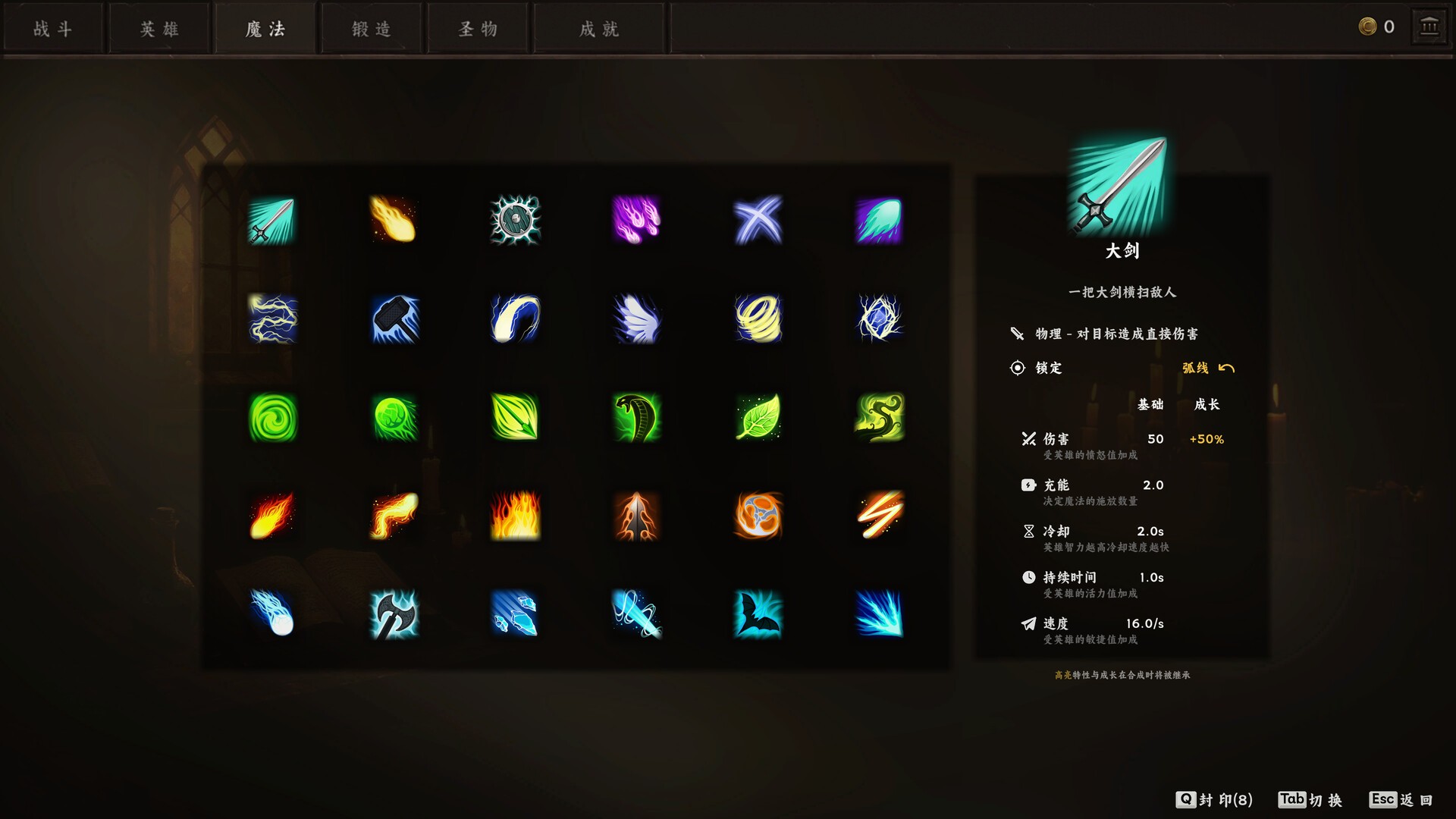This screenshot has width=1456, height=819.
Task: Select the purple flames spell icon
Action: [637, 220]
